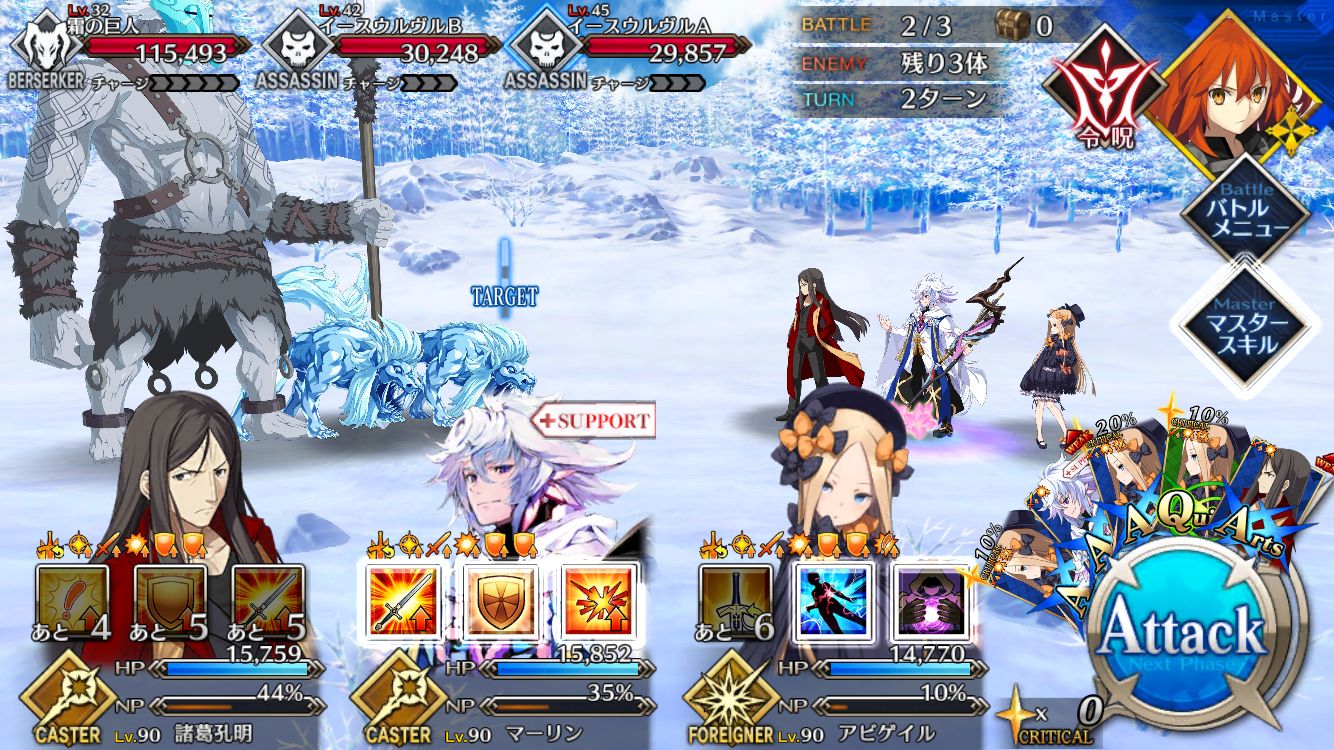Open the Battle Menu

pyautogui.click(x=1244, y=211)
